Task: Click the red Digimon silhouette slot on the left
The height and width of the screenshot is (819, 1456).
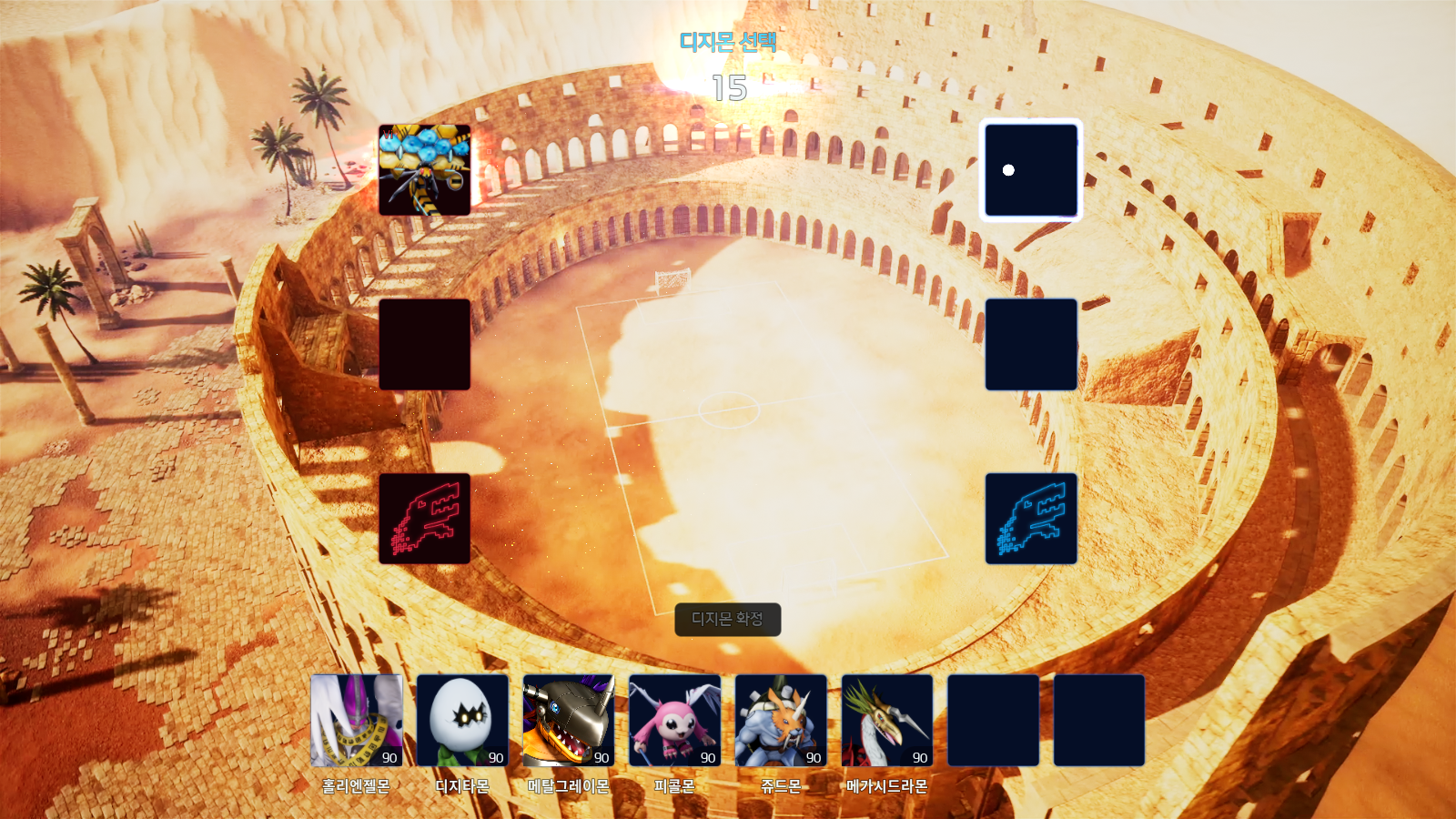Action: tap(424, 521)
